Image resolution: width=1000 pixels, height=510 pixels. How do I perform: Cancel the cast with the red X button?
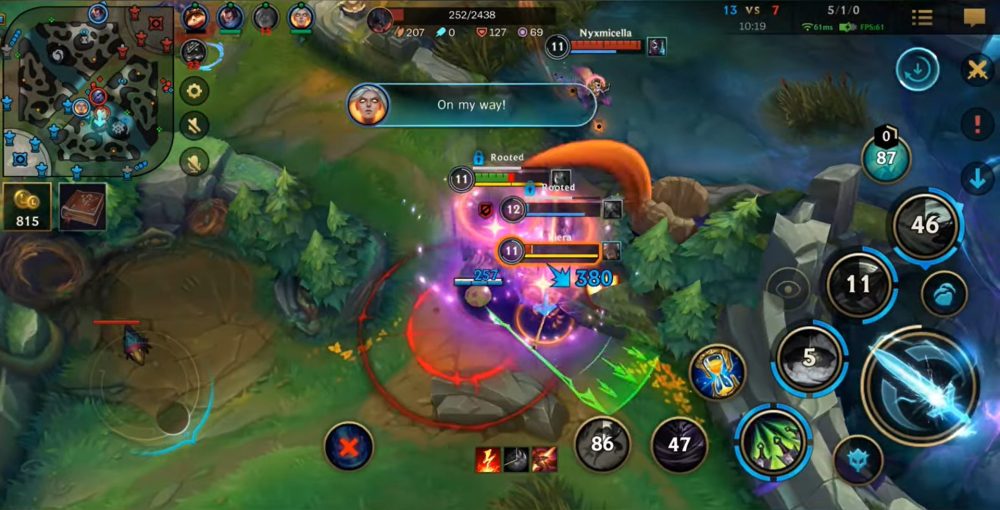point(349,446)
